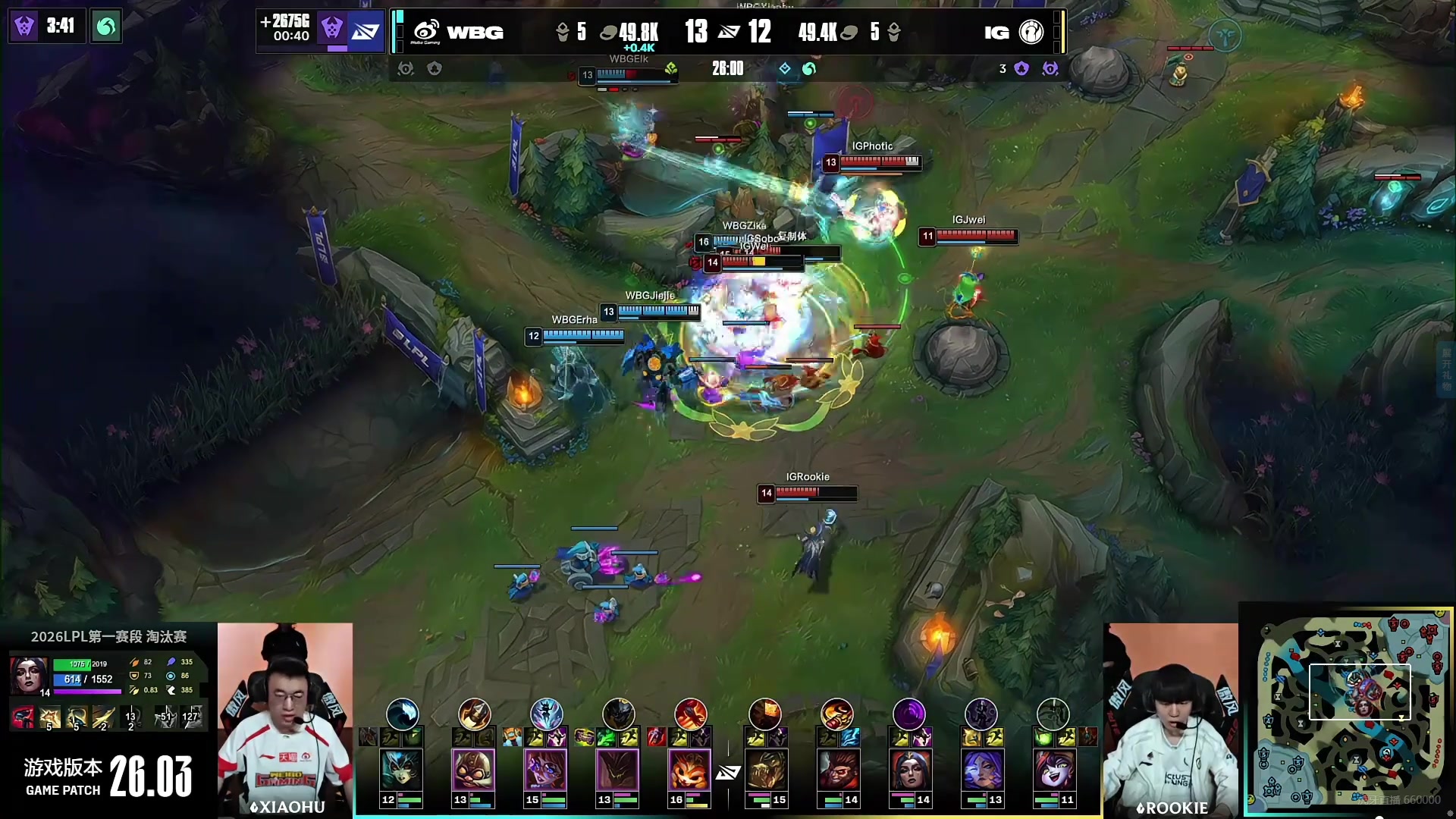Click the WBG team logo in the scoreboard
1456x819 pixels.
426,32
